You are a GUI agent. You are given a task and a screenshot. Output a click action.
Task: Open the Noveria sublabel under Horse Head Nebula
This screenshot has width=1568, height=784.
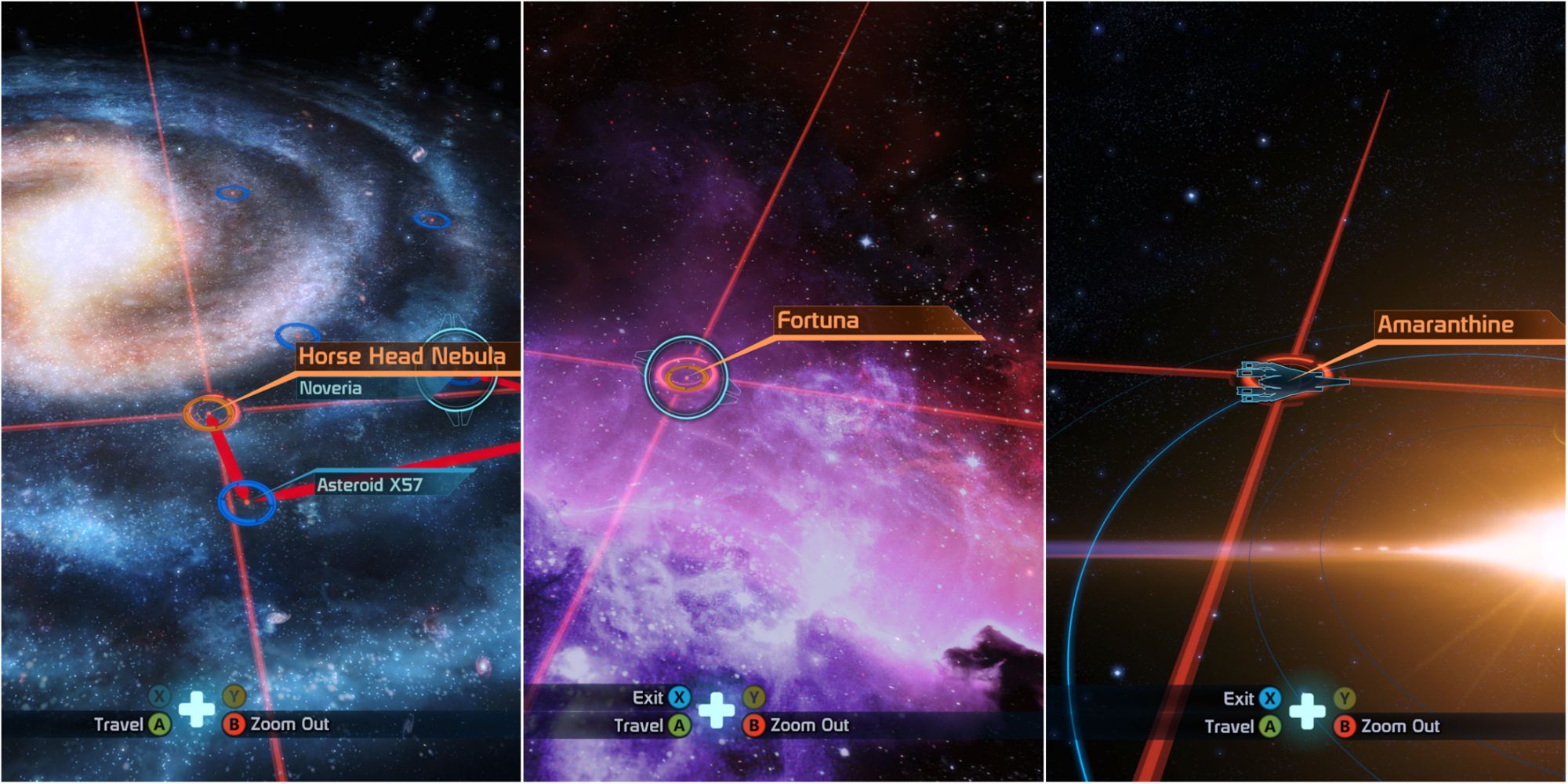coord(330,387)
